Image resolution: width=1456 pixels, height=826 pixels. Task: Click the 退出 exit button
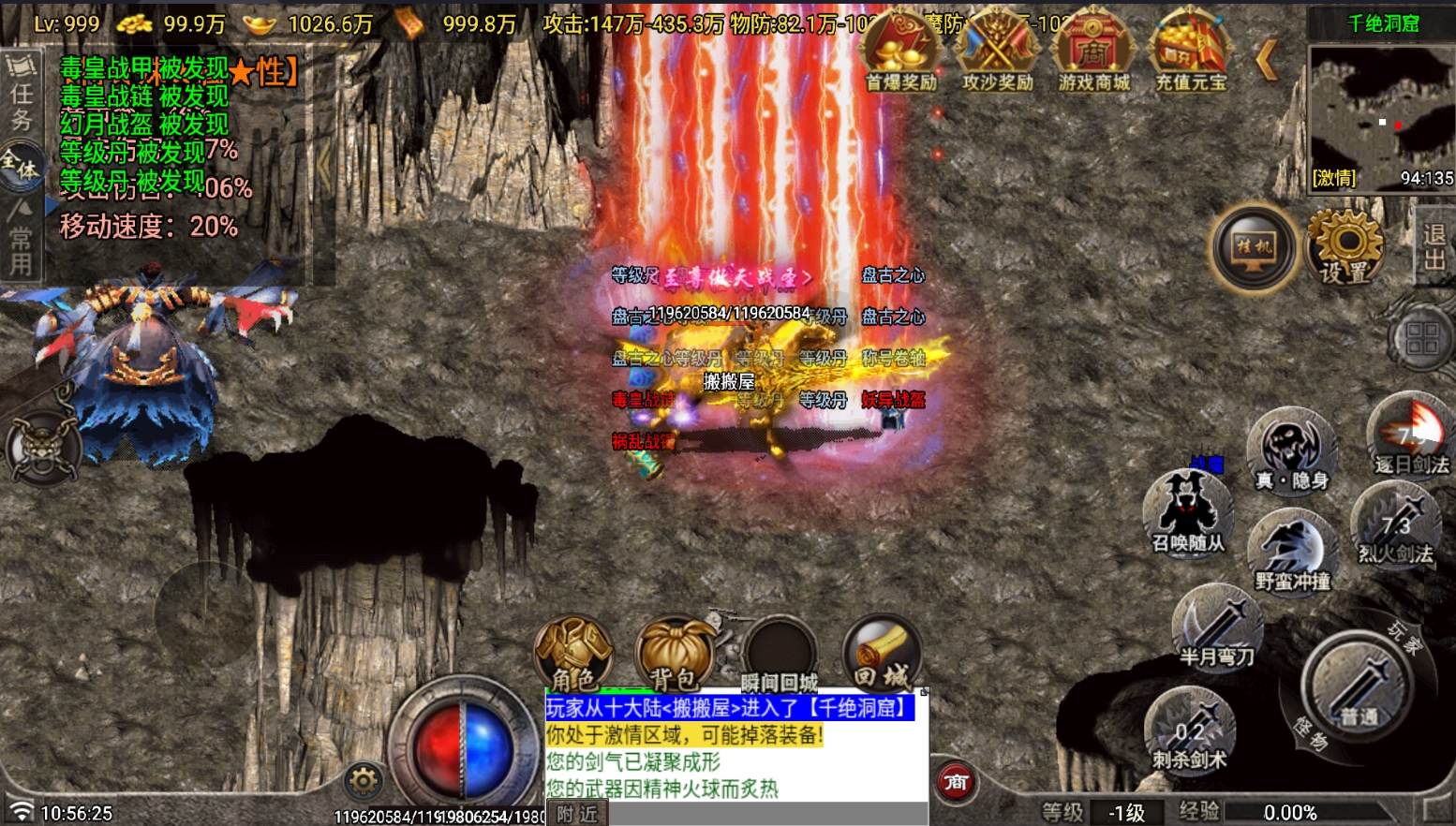point(1434,246)
